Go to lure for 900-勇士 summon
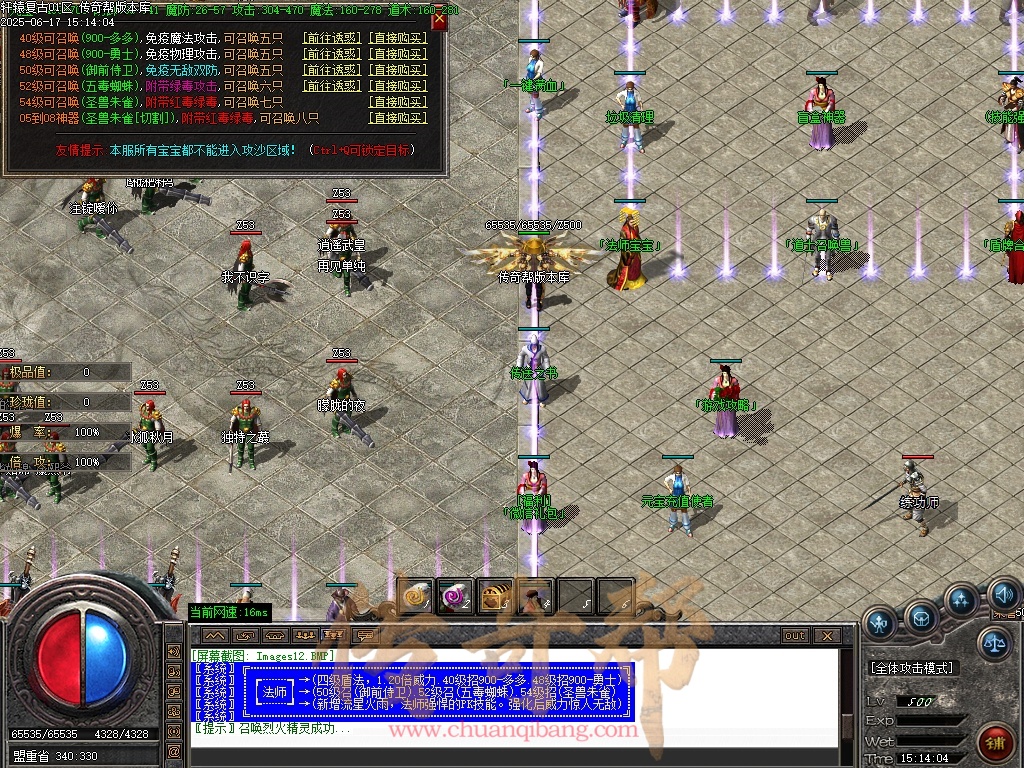The height and width of the screenshot is (768, 1024). coord(331,54)
